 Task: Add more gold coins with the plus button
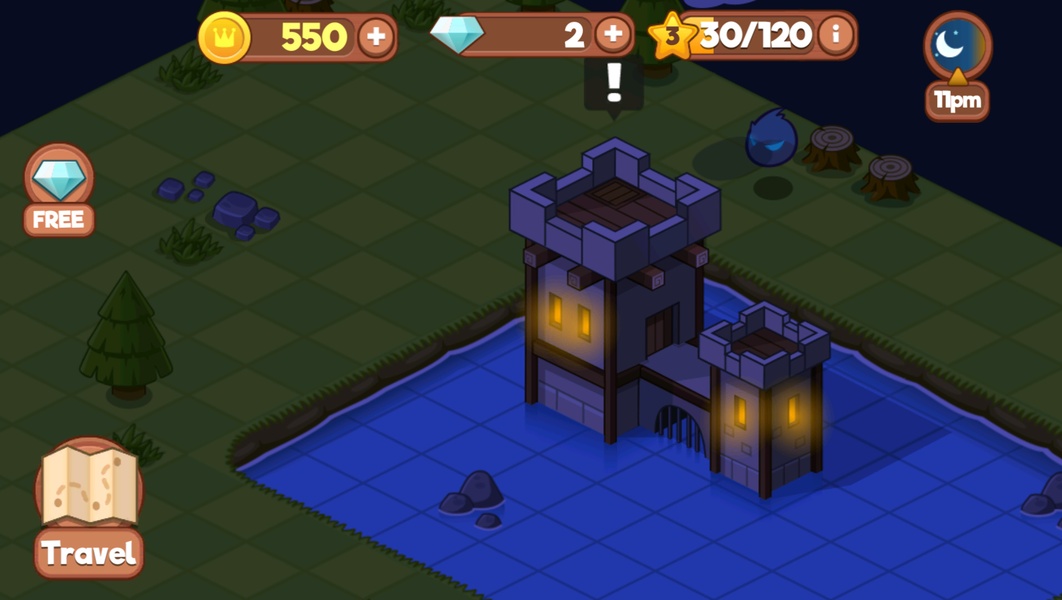click(x=376, y=38)
